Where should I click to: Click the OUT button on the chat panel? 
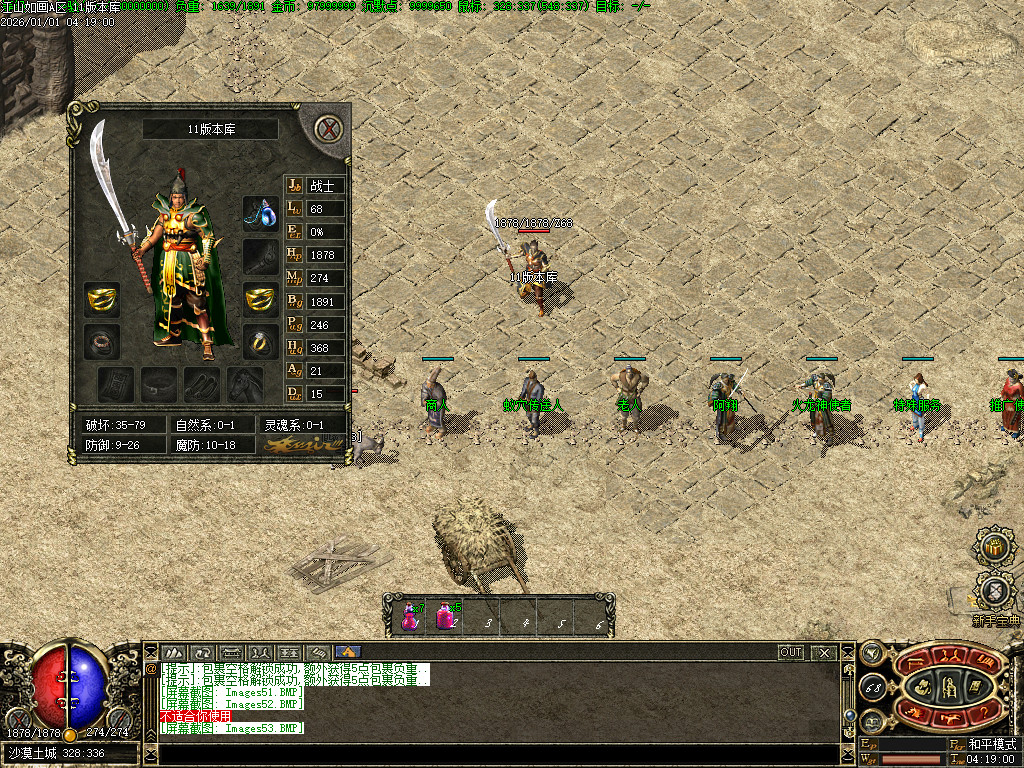click(x=791, y=652)
